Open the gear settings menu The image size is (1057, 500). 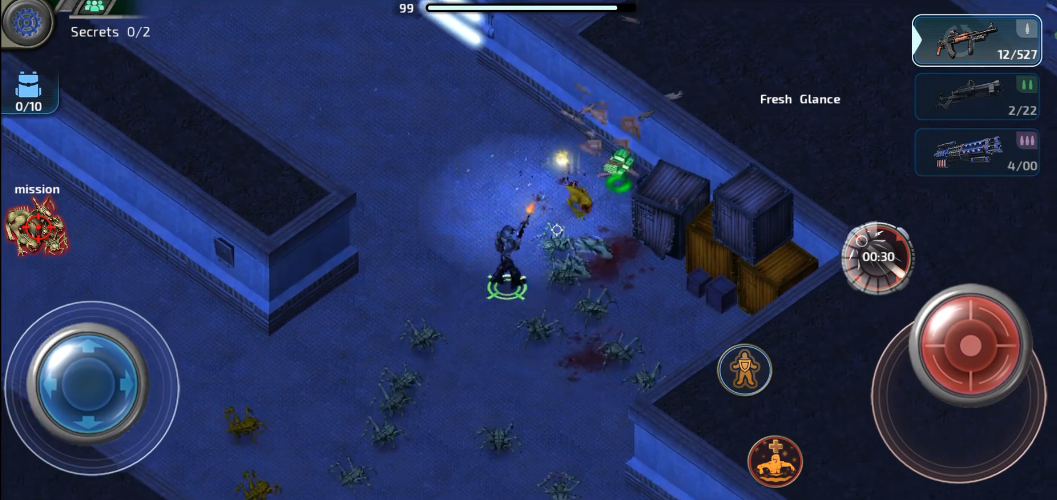[x=24, y=20]
